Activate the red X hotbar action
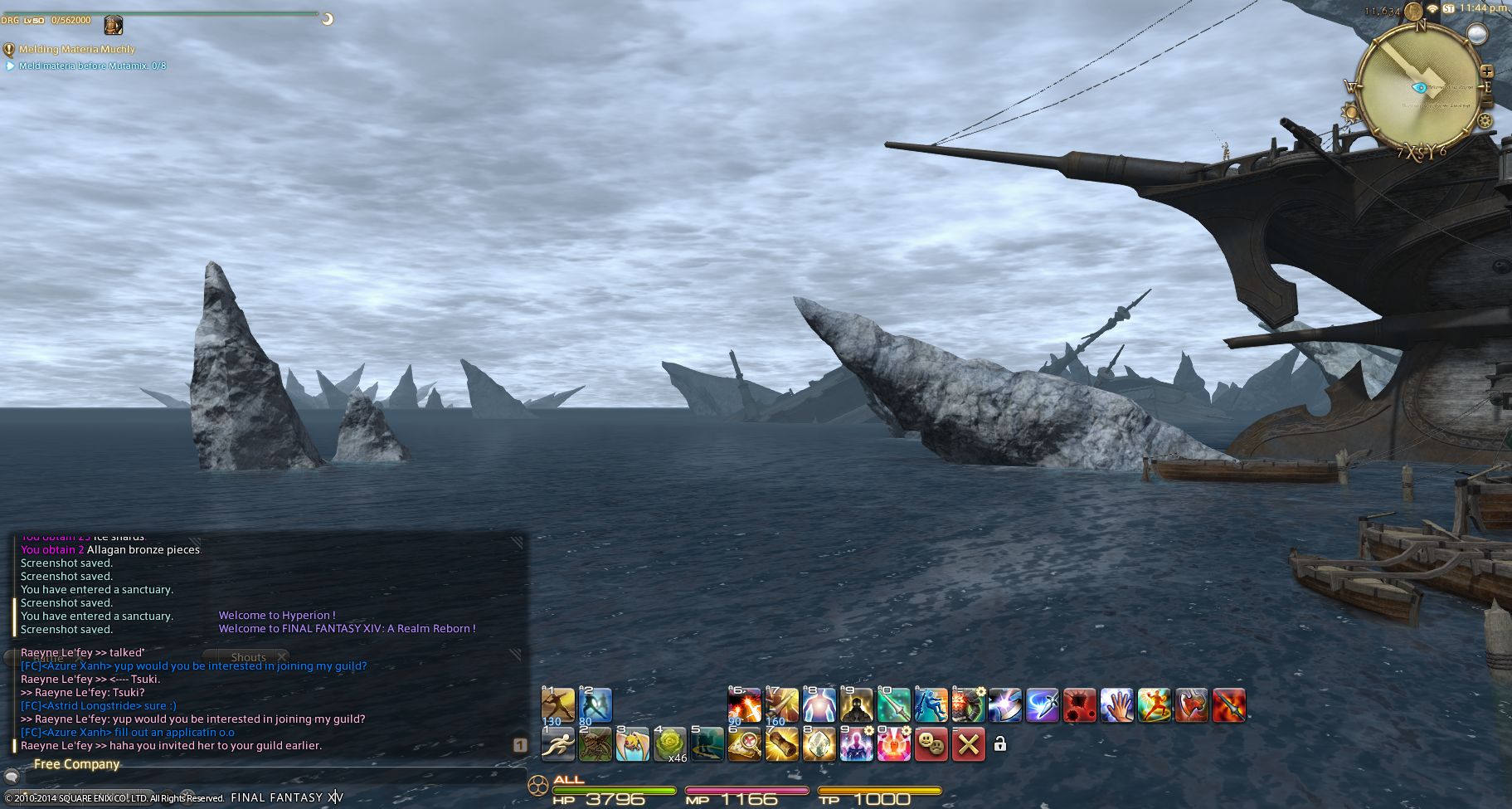The height and width of the screenshot is (809, 1512). point(968,744)
